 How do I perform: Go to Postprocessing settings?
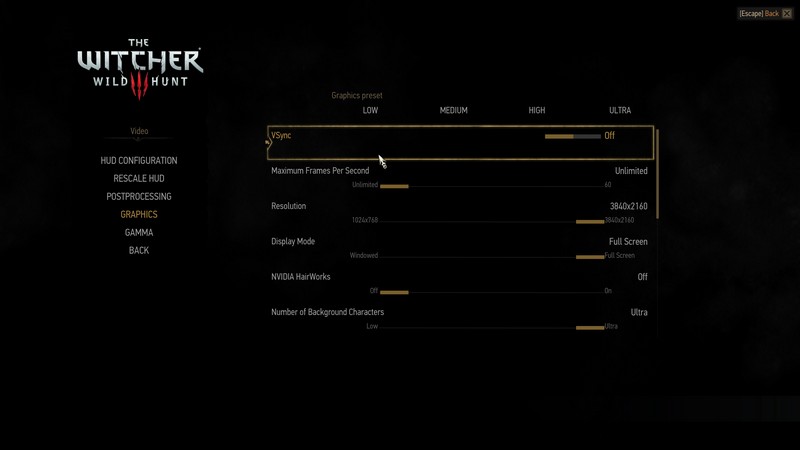point(139,197)
